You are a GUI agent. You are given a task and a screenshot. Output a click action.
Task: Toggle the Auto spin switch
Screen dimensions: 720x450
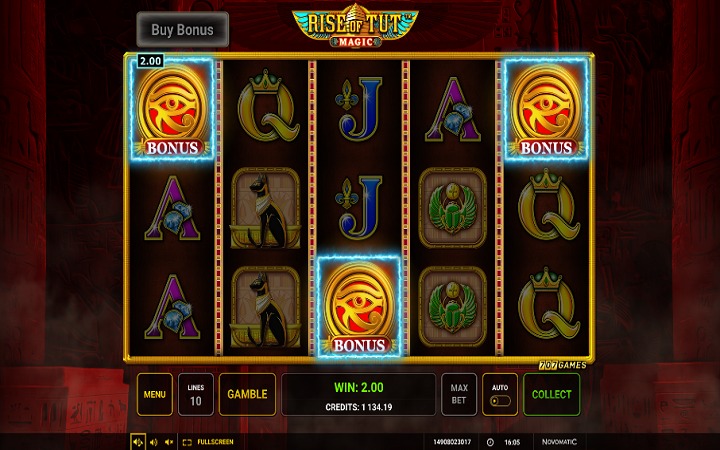pyautogui.click(x=499, y=394)
